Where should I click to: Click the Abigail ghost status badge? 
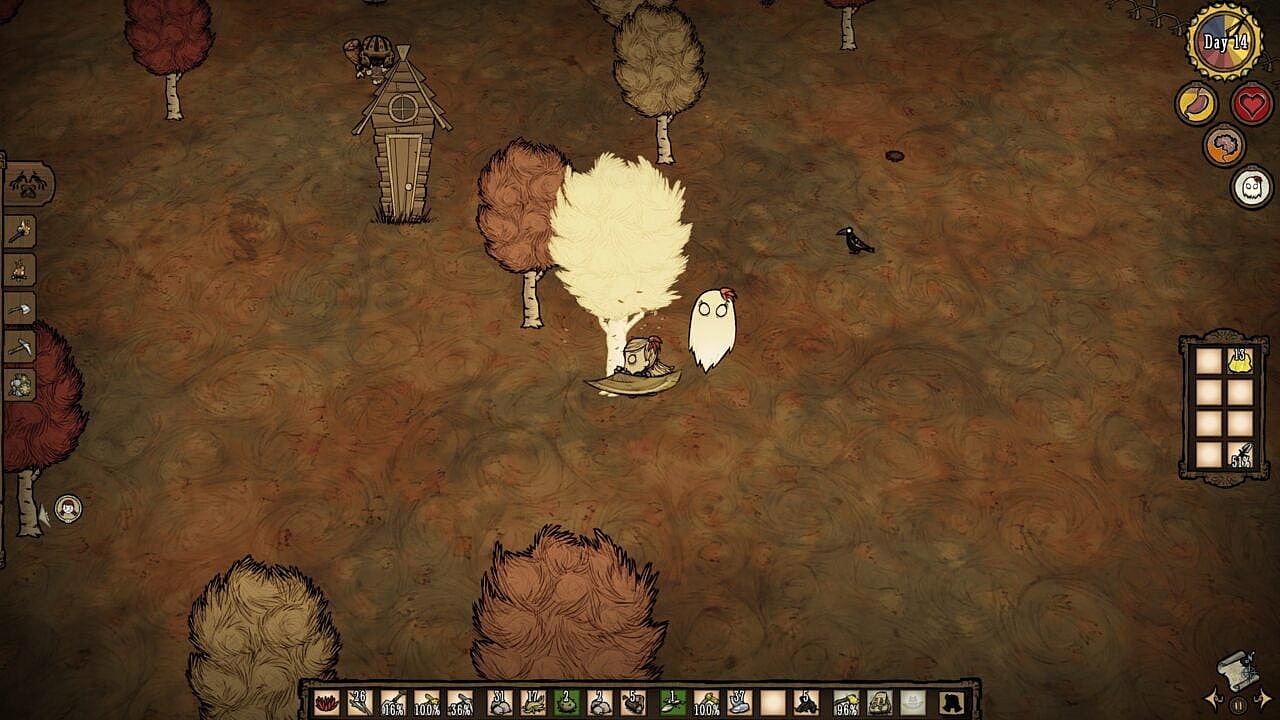tap(1251, 187)
